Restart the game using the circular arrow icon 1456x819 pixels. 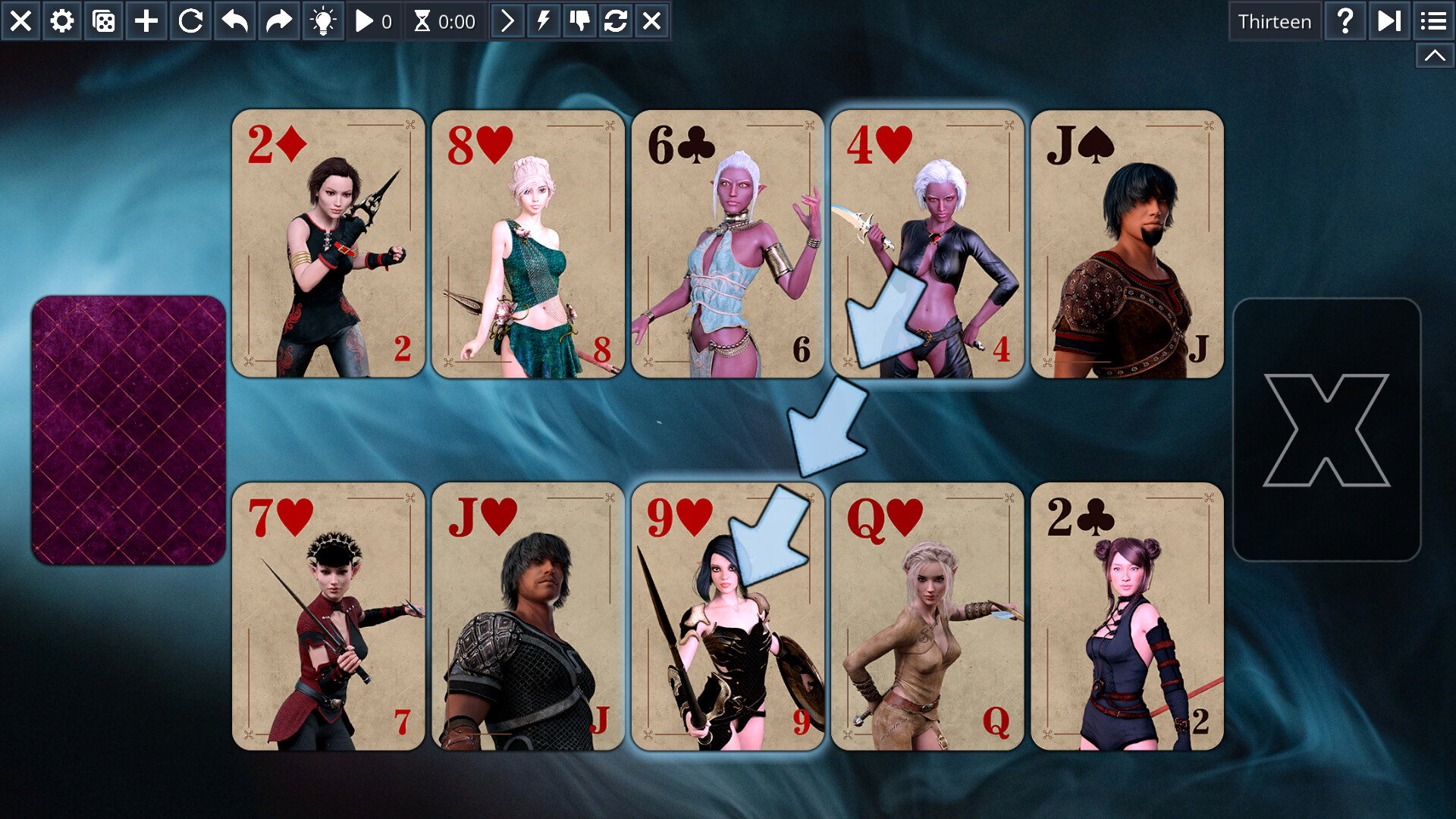coord(190,21)
